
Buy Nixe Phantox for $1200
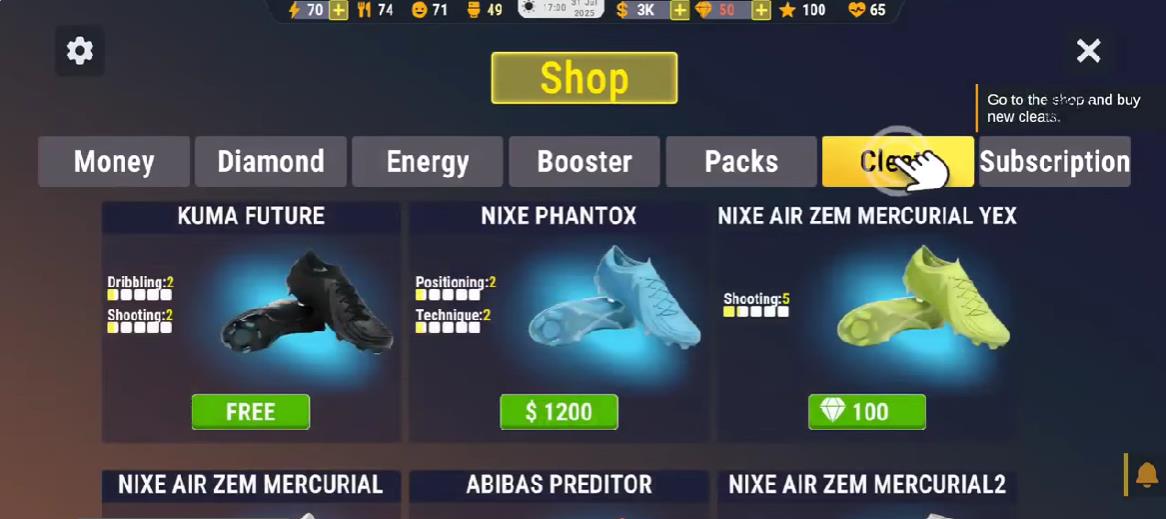point(559,412)
